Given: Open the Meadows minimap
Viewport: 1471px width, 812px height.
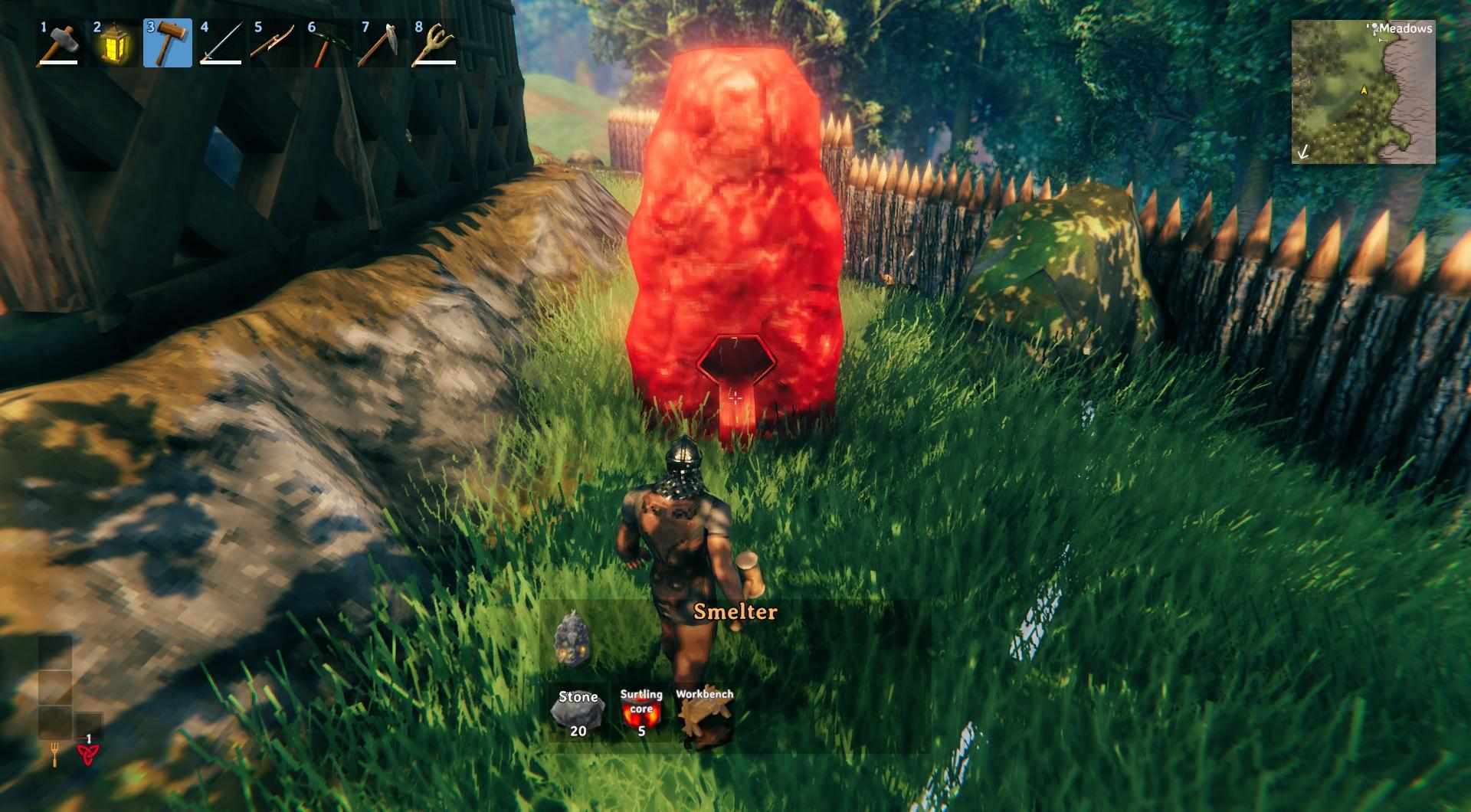Looking at the screenshot, I should (x=1363, y=92).
